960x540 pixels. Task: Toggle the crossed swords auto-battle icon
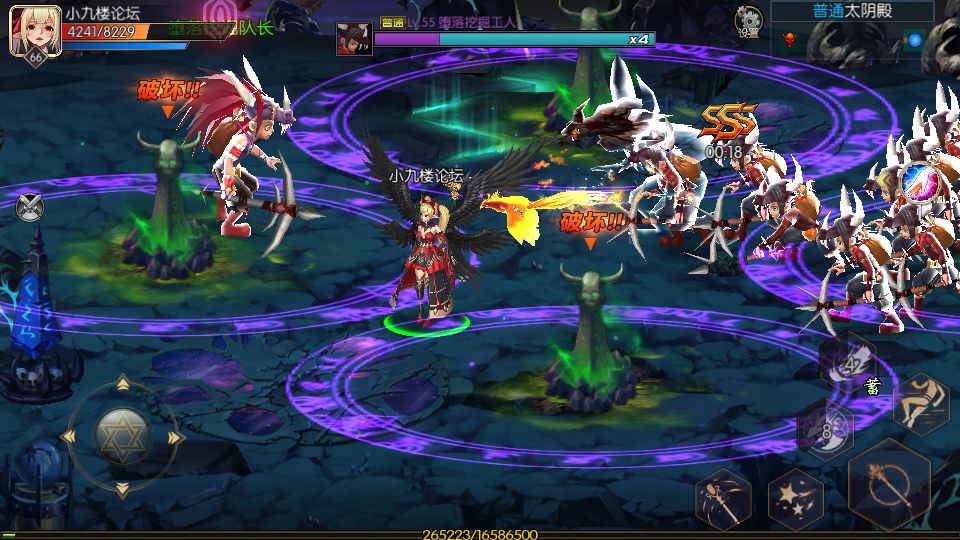pyautogui.click(x=30, y=207)
